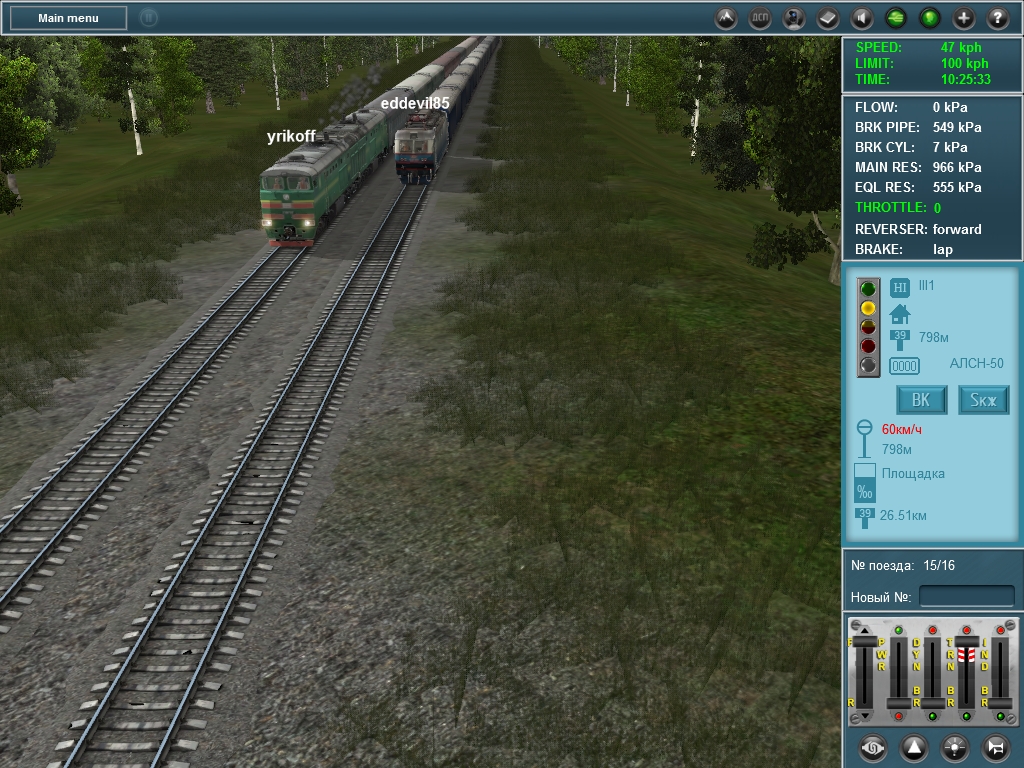
Task: Click the triangle pantograph button
Action: point(914,747)
